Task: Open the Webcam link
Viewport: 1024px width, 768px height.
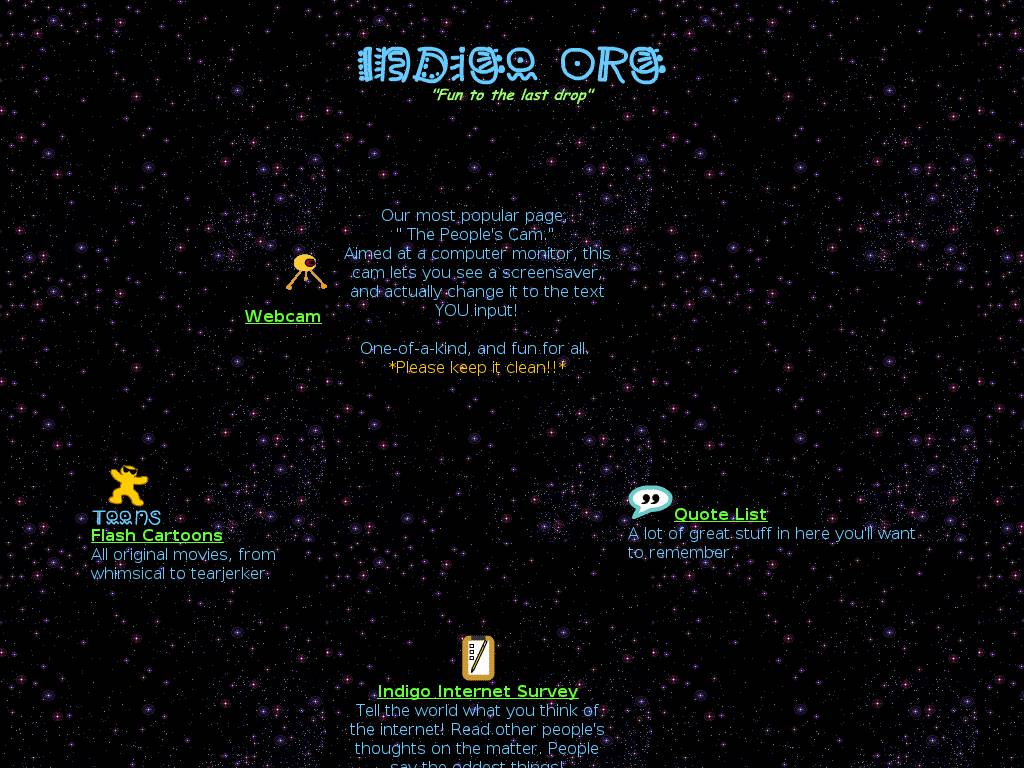Action: tap(283, 316)
